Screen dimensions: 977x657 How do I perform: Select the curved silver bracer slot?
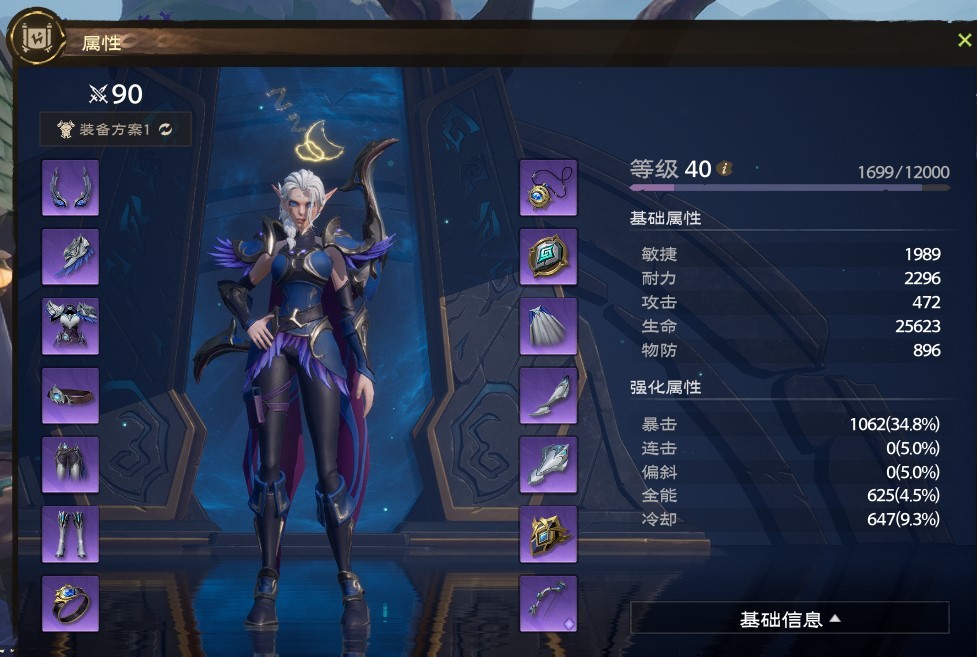click(x=548, y=396)
